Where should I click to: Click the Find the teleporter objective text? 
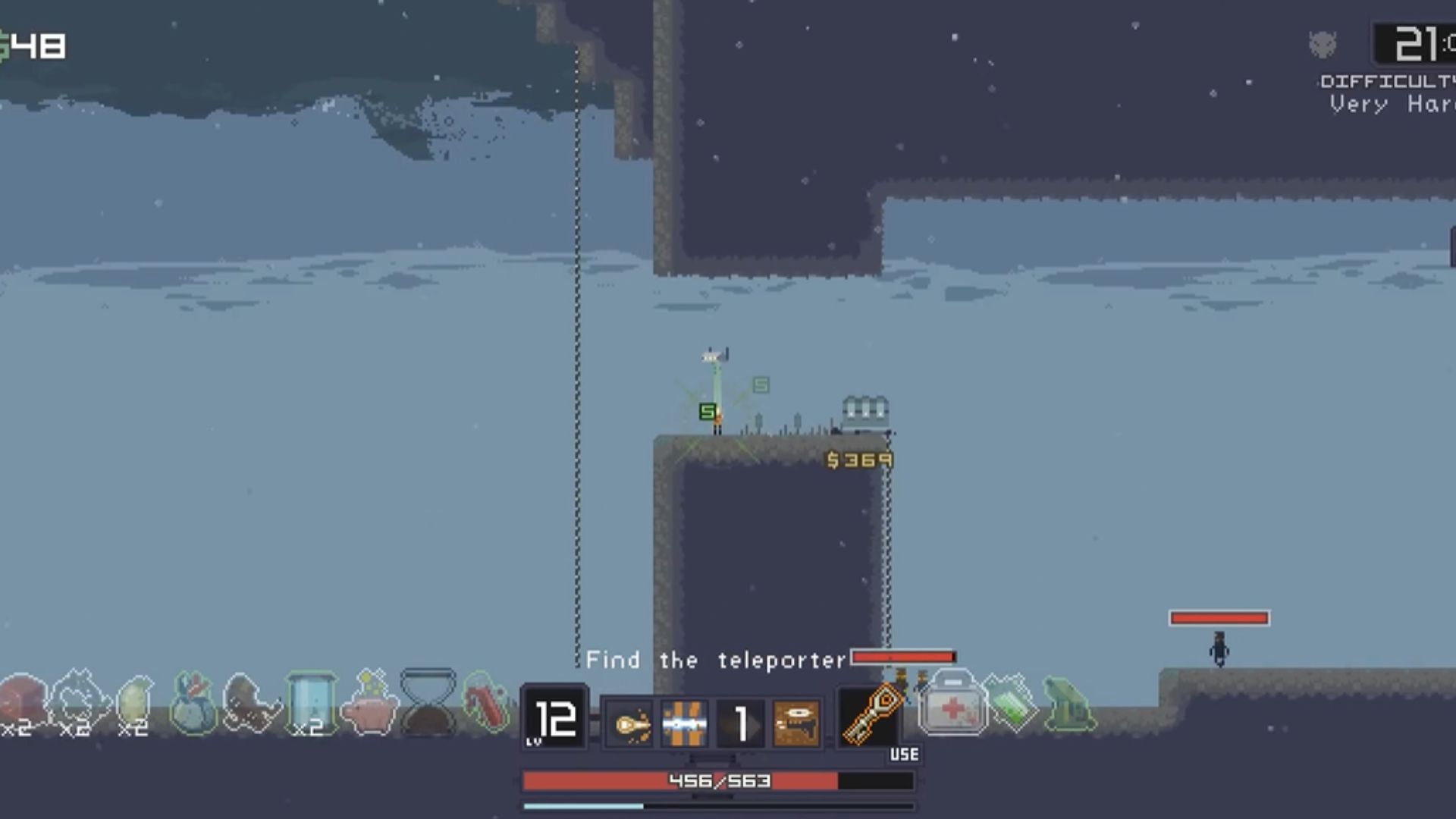tap(716, 661)
